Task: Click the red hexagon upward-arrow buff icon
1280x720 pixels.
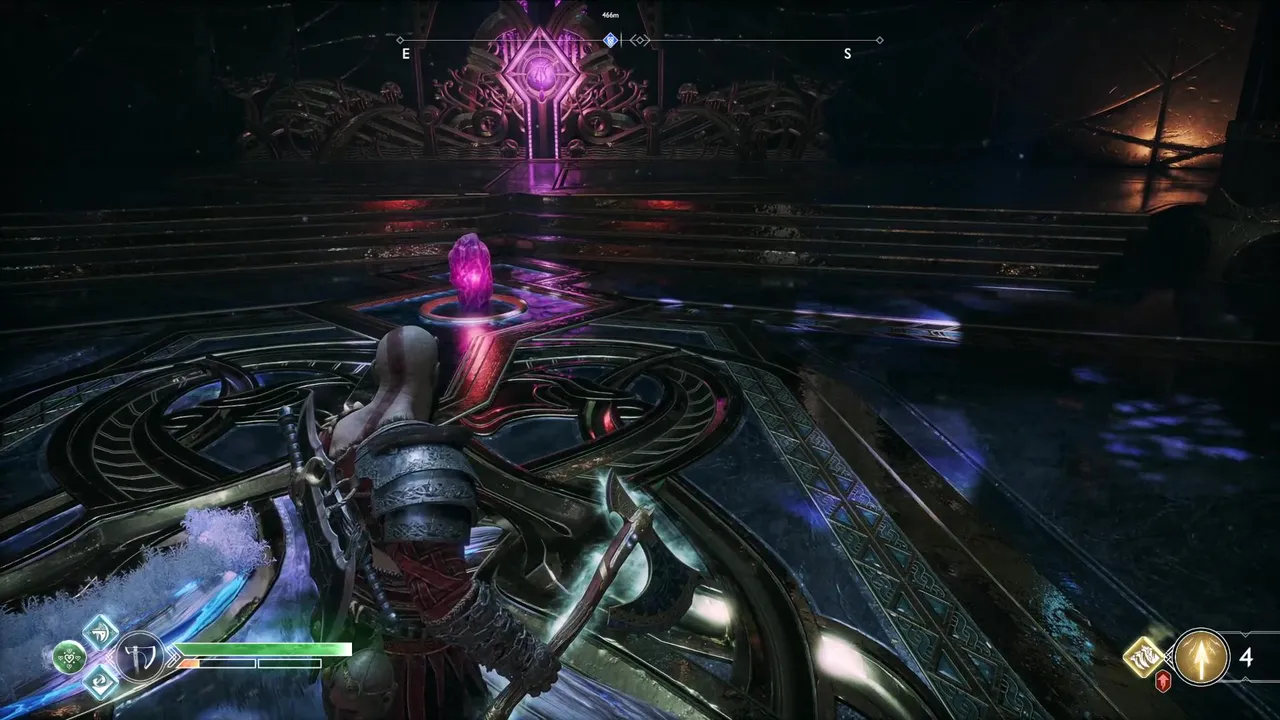Action: pos(1164,682)
